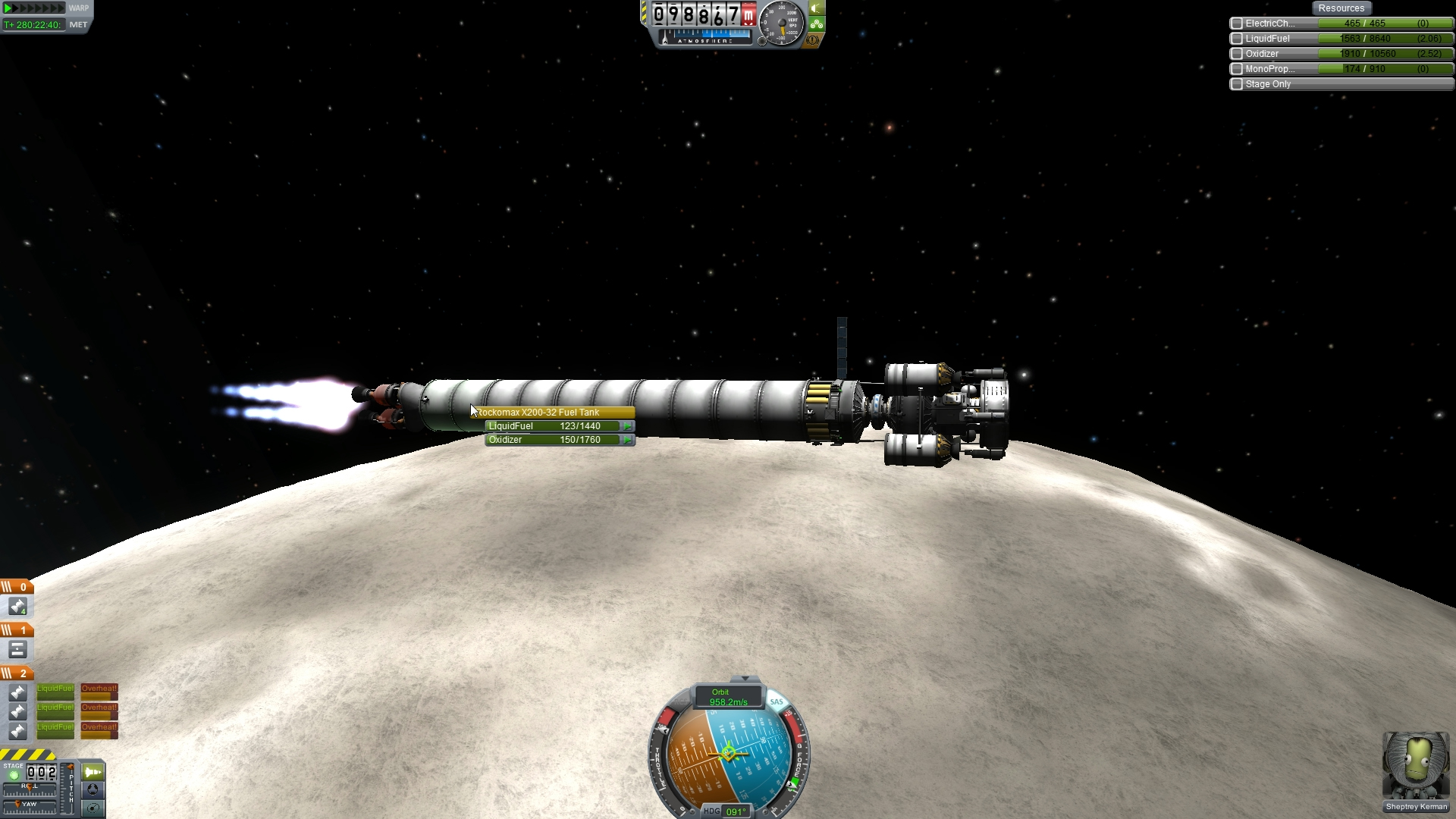Image resolution: width=1456 pixels, height=819 pixels.
Task: Click the decoupler icon in stage 1
Action: 17,650
